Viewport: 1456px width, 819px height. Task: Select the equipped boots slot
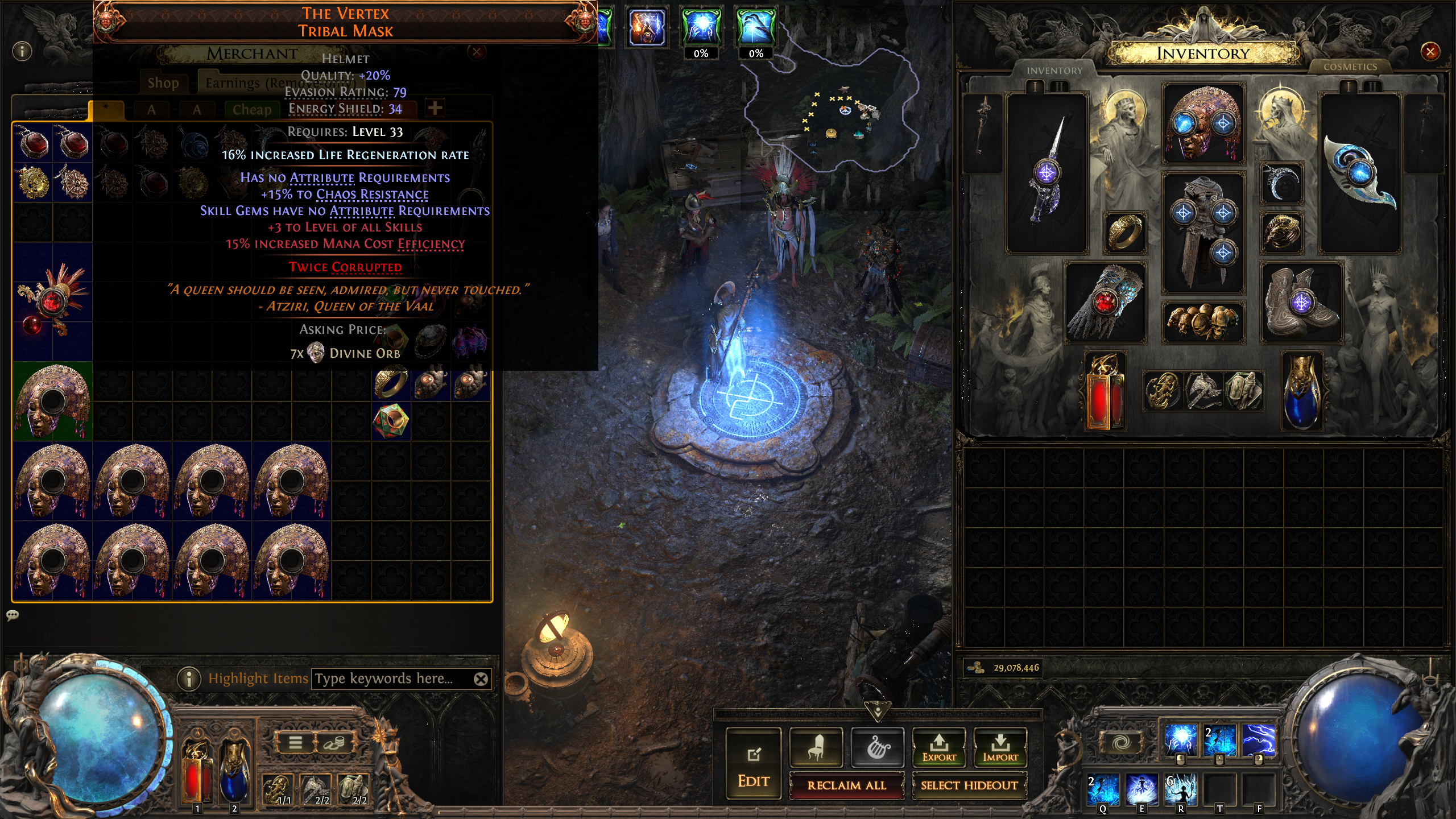coord(1302,303)
